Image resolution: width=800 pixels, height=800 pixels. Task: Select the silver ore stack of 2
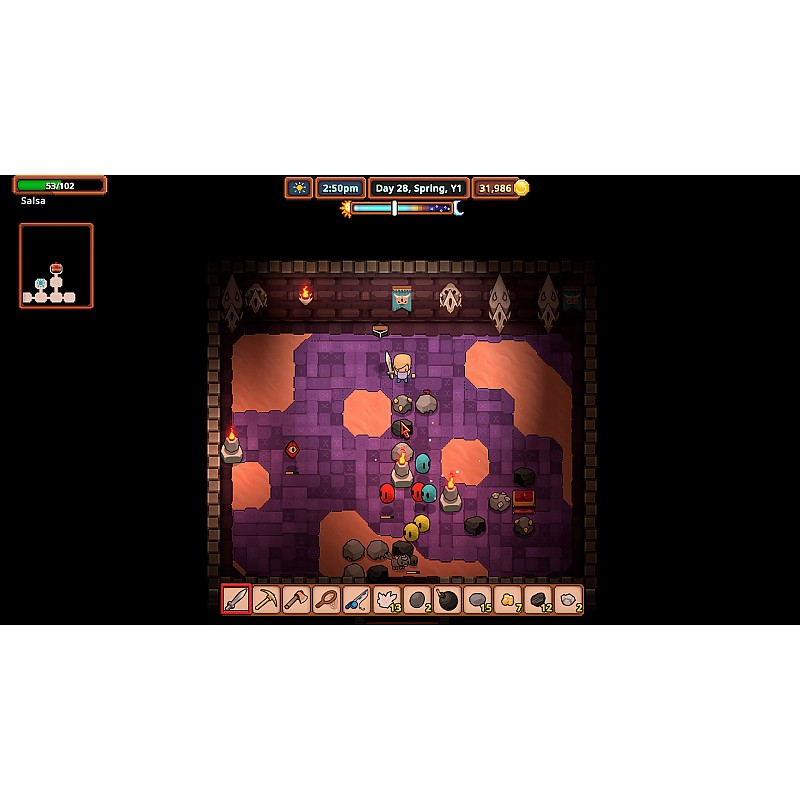point(568,600)
